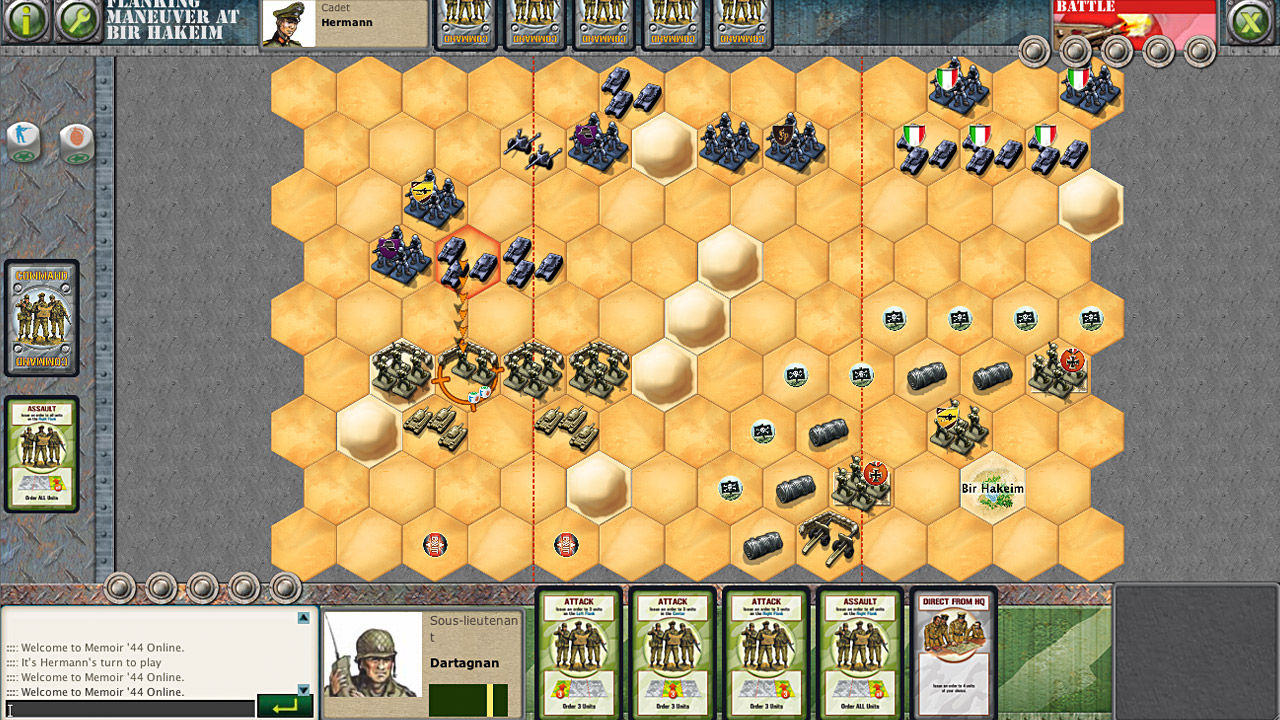This screenshot has height=720, width=1280.
Task: Open the scenario info panel via the i icon
Action: click(26, 20)
